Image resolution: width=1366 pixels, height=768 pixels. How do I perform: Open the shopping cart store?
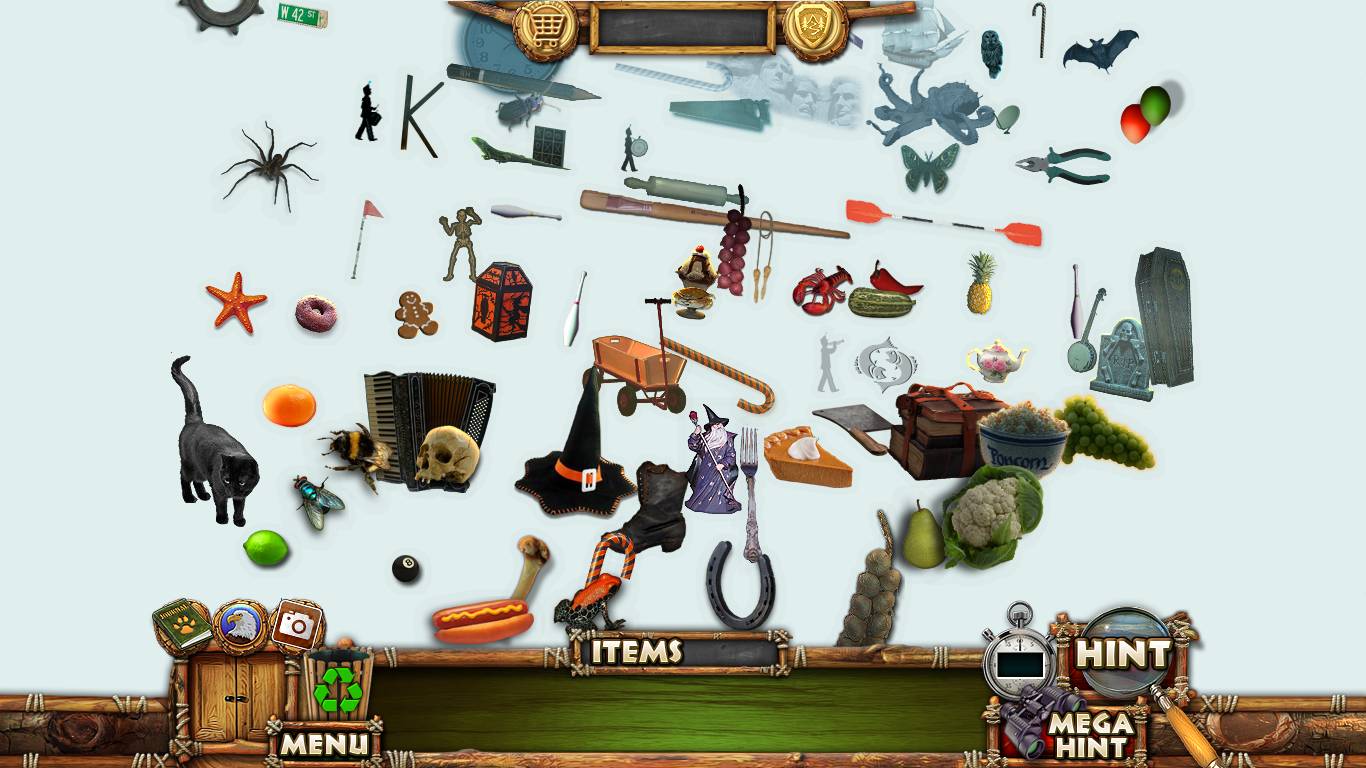point(545,28)
